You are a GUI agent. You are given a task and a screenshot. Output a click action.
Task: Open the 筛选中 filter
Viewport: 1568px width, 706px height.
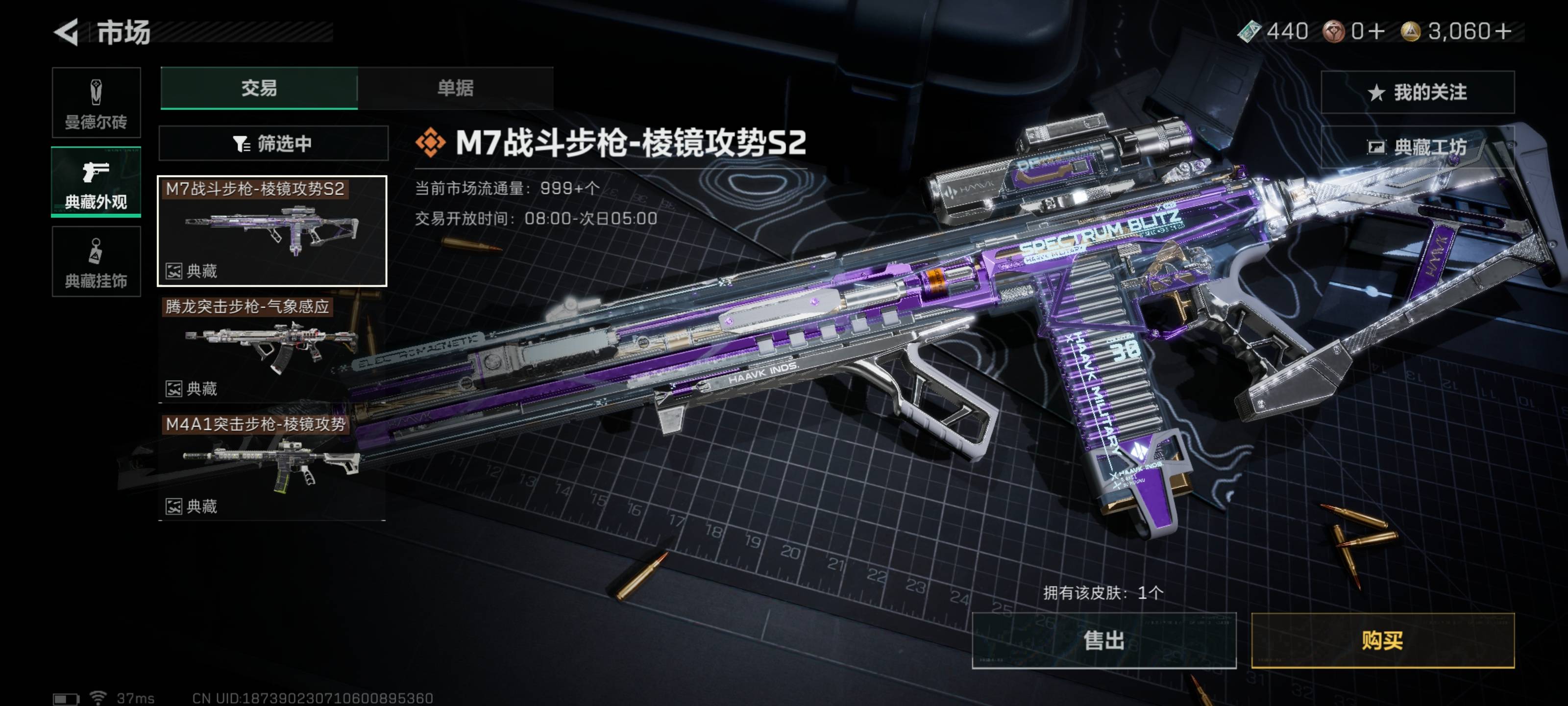click(x=273, y=144)
